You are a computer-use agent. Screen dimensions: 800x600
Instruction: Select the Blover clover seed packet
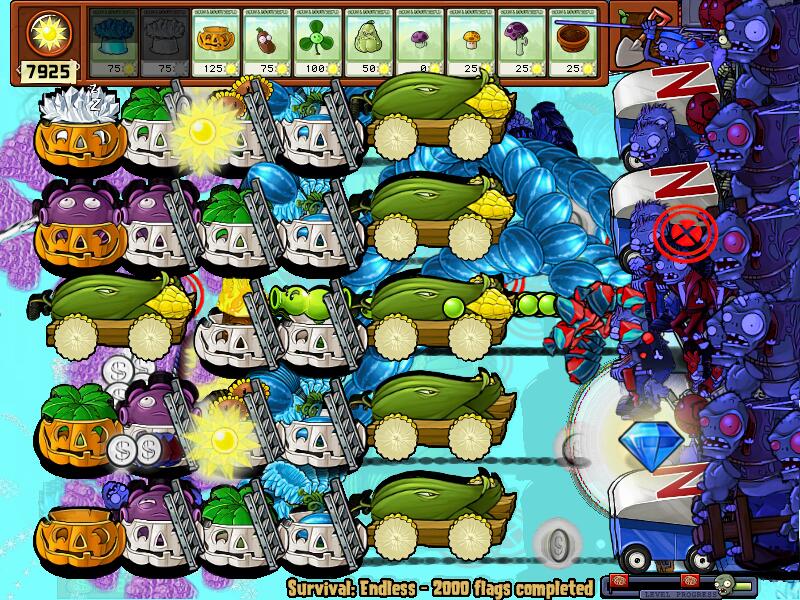(x=317, y=41)
